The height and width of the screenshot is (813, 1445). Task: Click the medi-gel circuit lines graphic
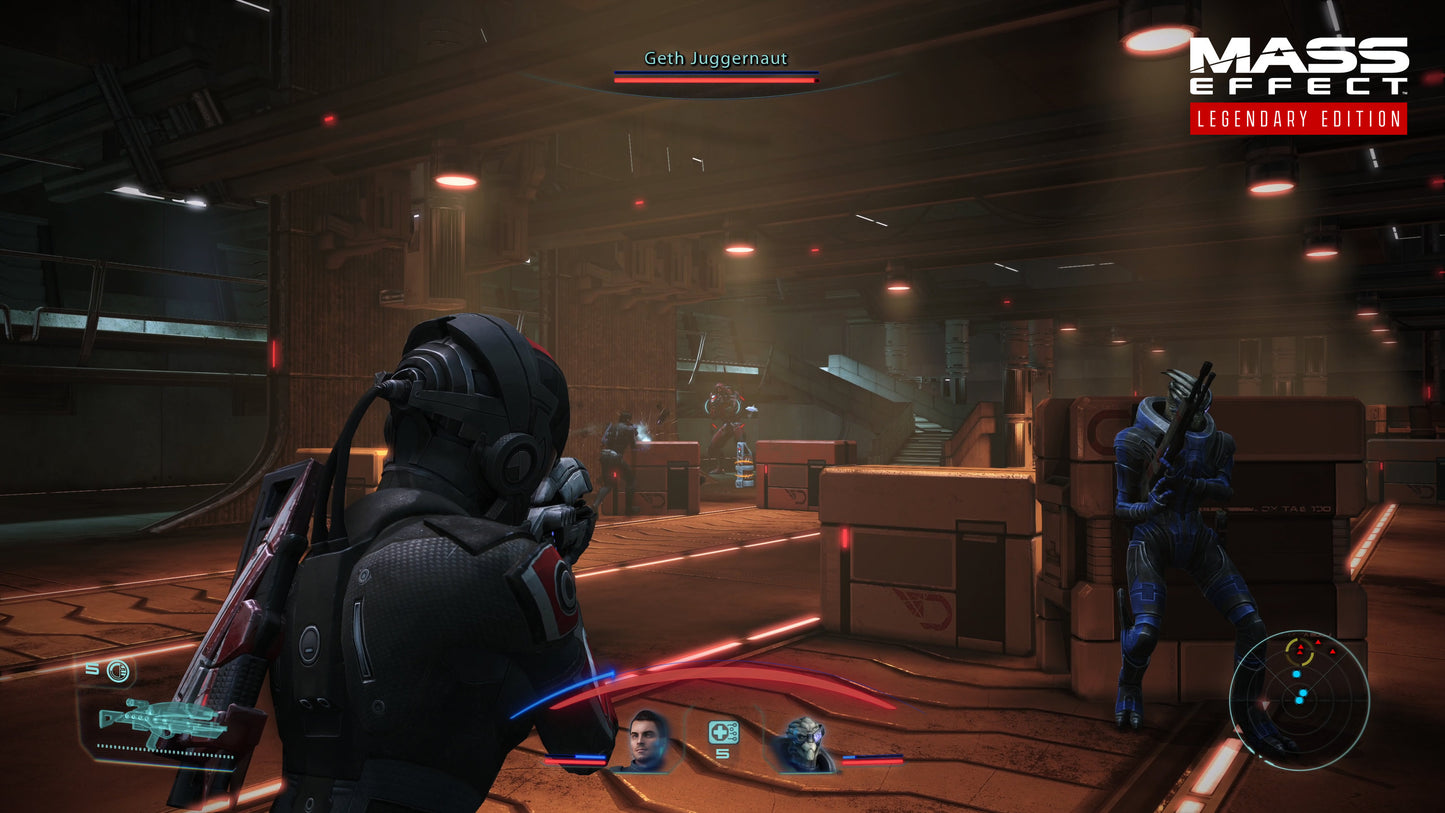pyautogui.click(x=733, y=731)
